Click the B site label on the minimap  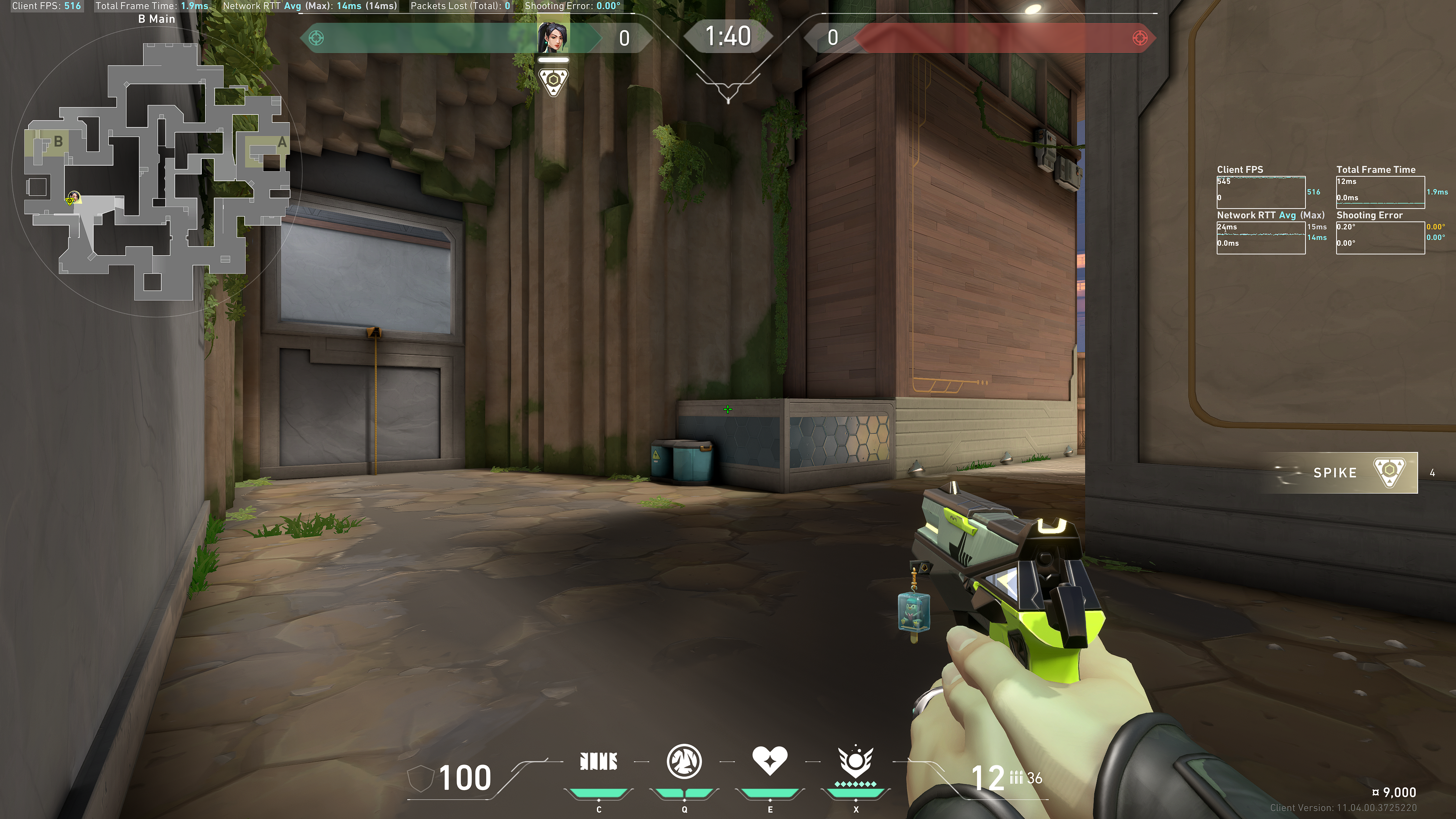[x=58, y=141]
